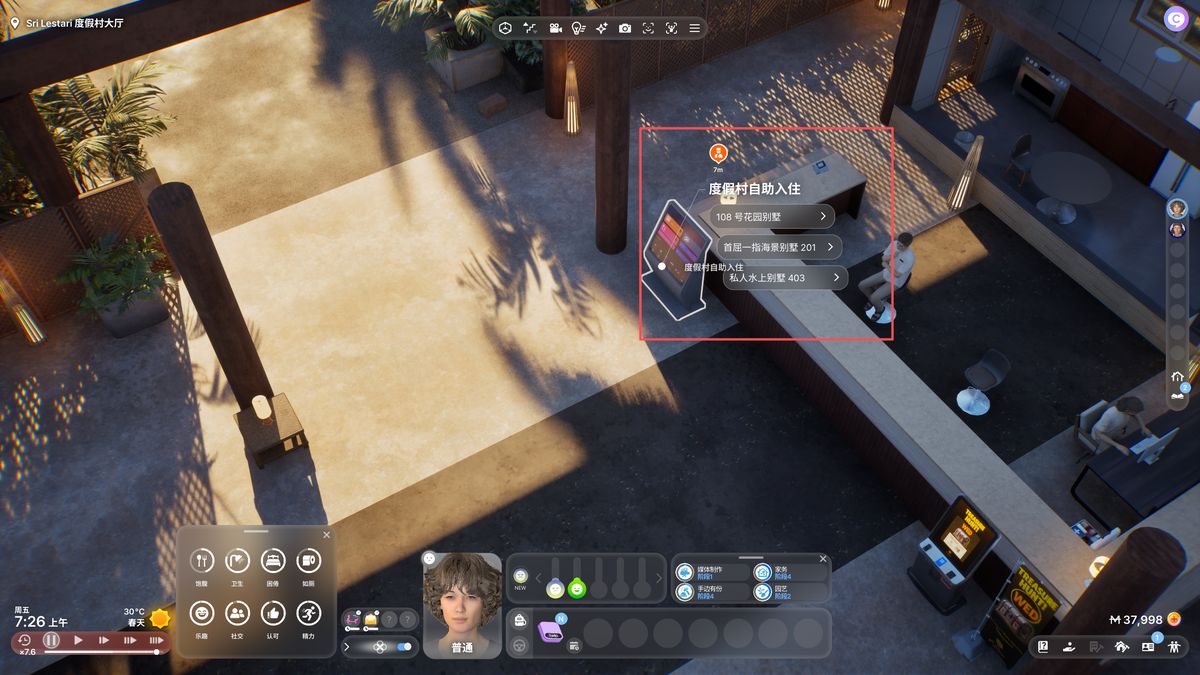
Task: Switch to the fastest game speed
Action: [x=156, y=640]
